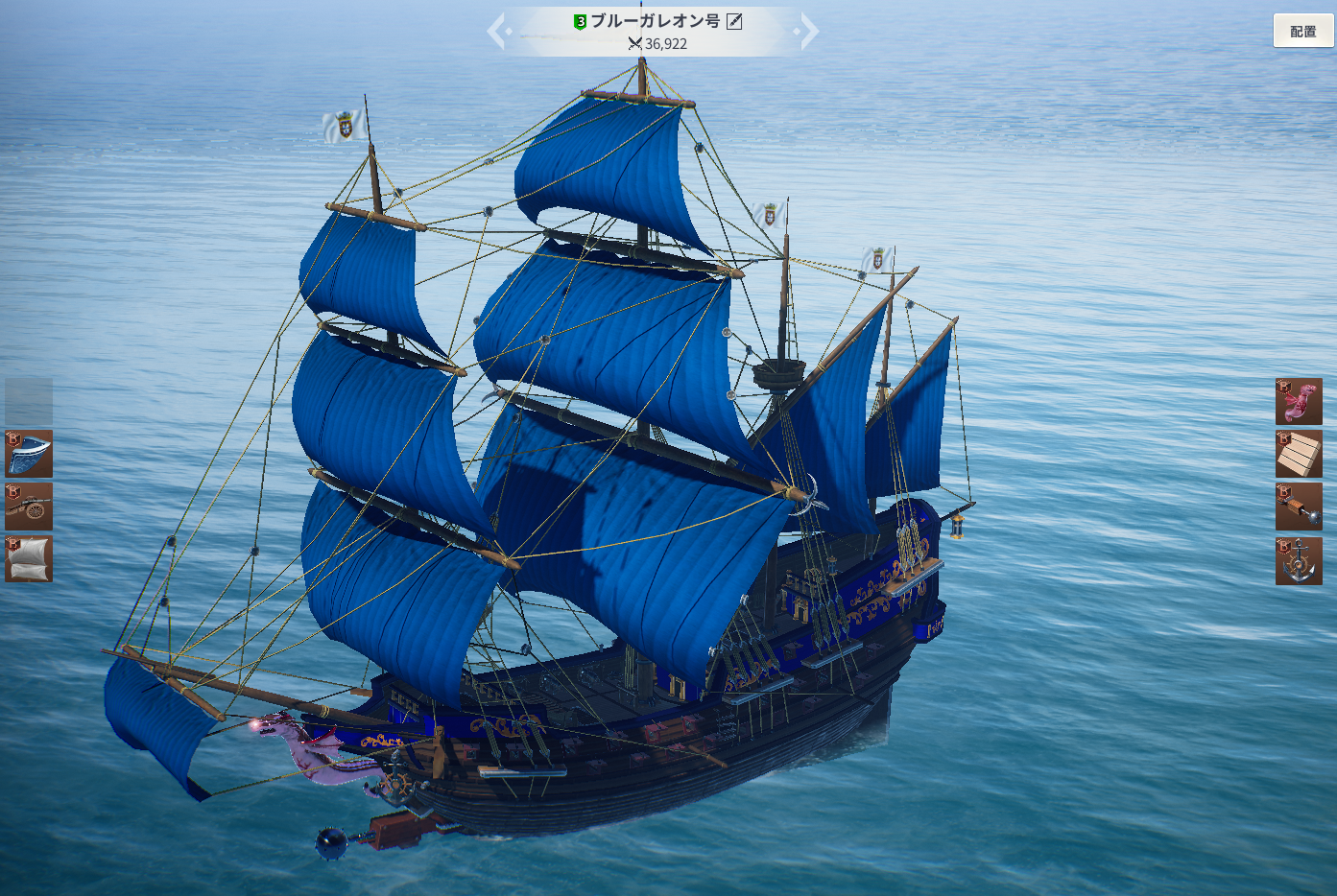Switch to the previous ship with left arrow
The image size is (1337, 896).
tap(496, 31)
